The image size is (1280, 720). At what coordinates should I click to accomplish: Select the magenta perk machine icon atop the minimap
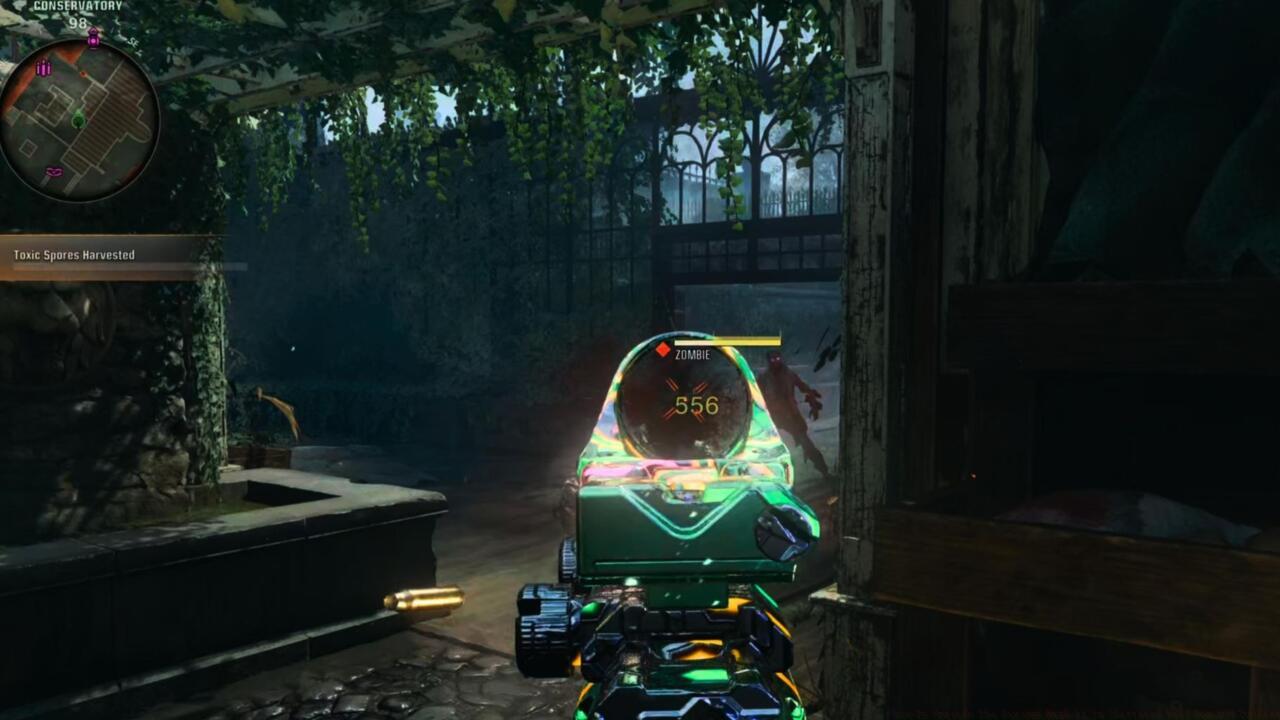coord(93,38)
